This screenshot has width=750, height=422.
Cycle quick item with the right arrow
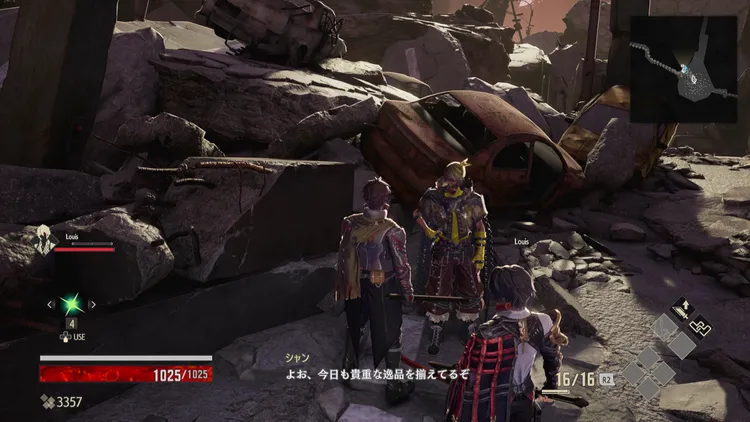pyautogui.click(x=94, y=304)
